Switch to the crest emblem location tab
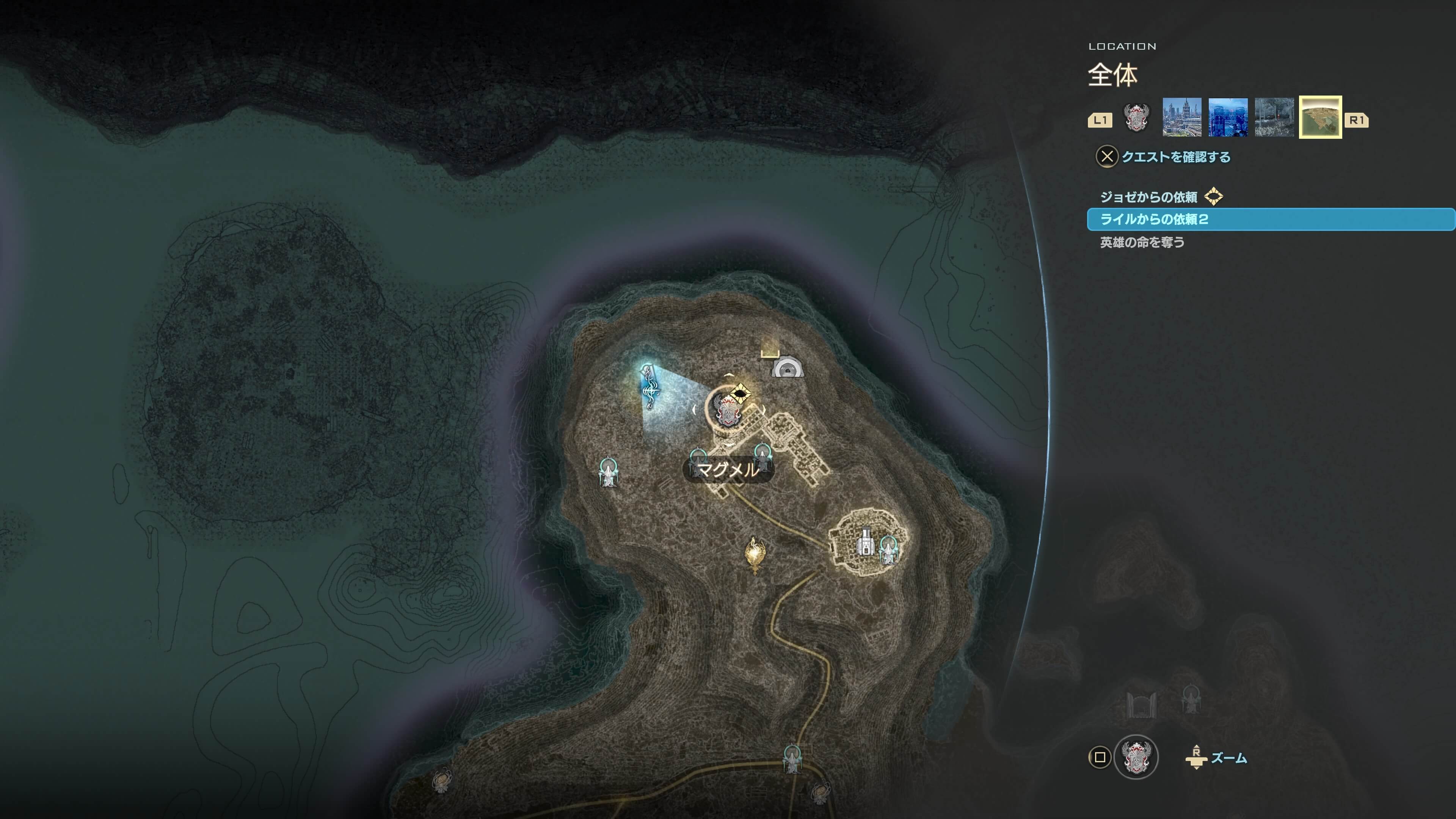Screen dimensions: 1456x819 coord(1136,118)
